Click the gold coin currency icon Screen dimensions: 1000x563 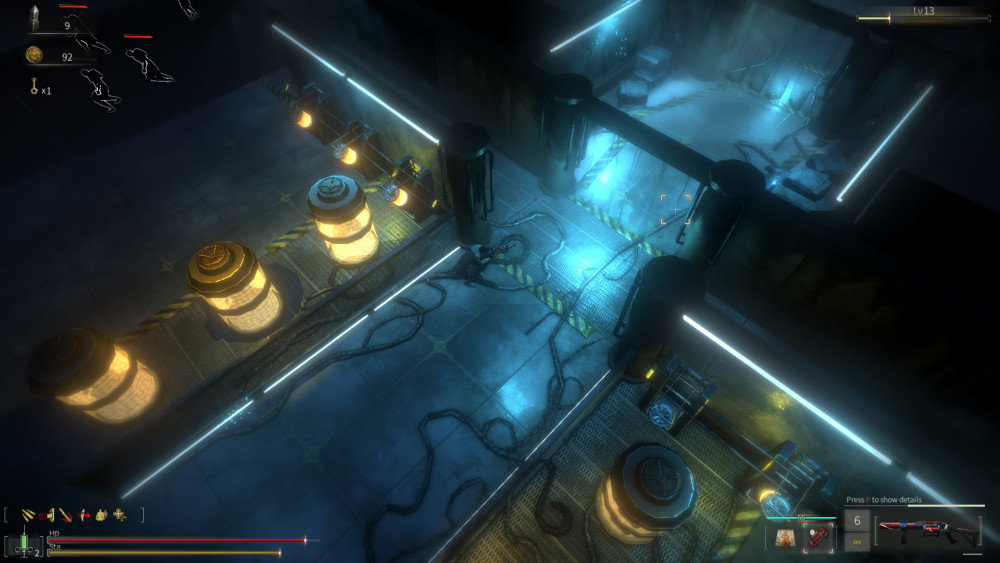pos(34,56)
